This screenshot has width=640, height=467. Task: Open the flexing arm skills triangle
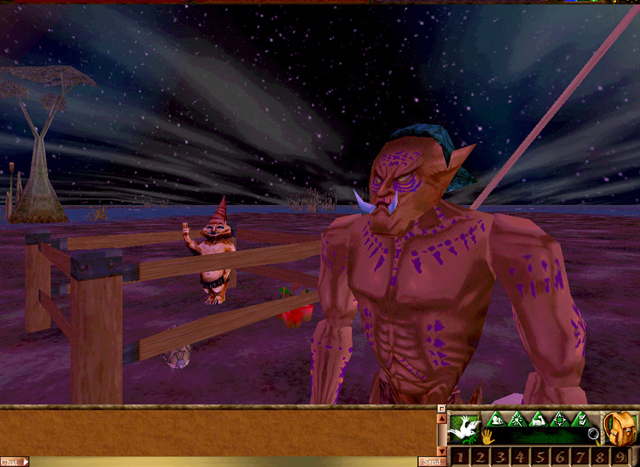coord(538,420)
